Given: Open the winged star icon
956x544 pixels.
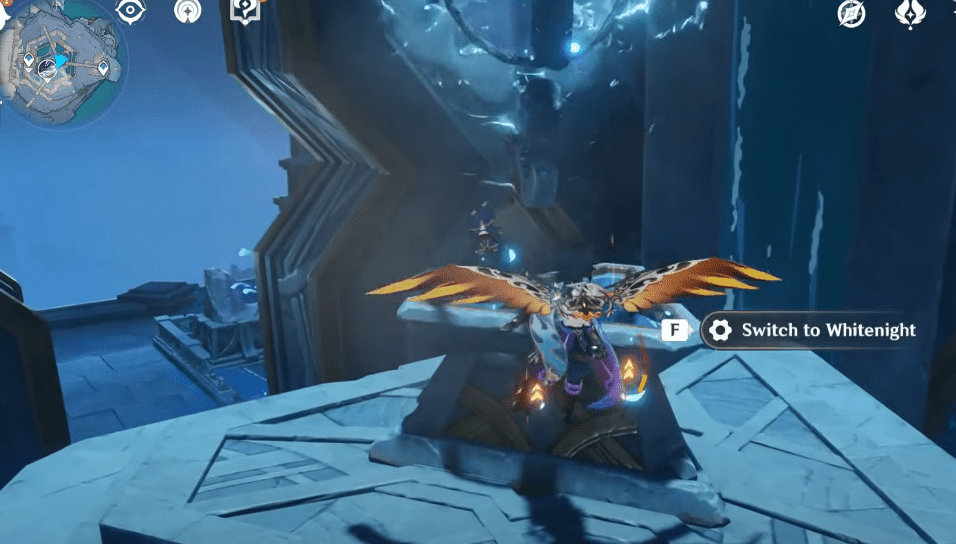Looking at the screenshot, I should pos(909,13).
